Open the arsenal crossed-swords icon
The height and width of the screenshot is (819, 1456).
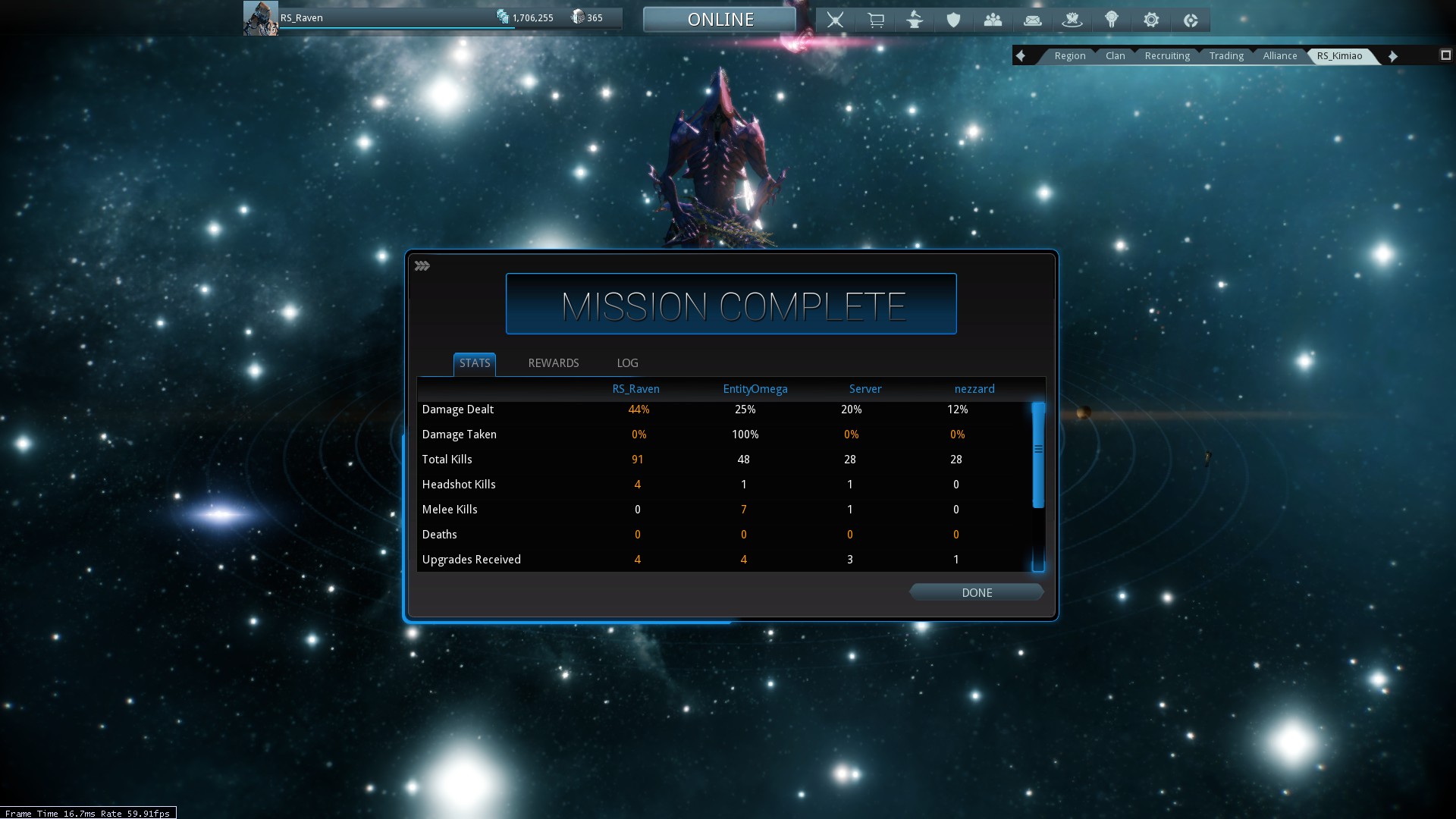tap(835, 20)
